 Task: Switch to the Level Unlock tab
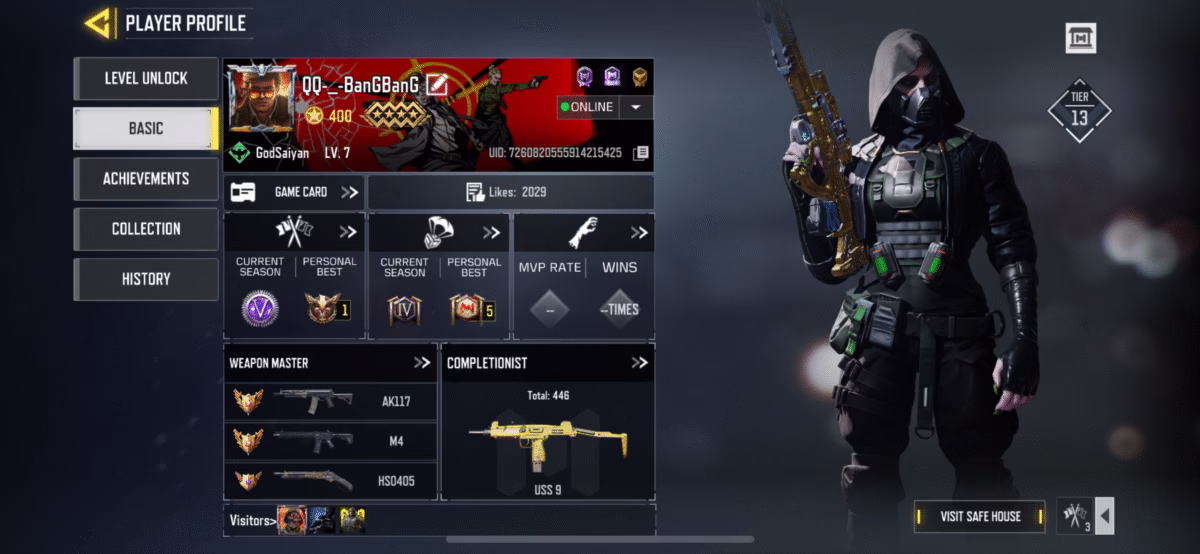point(146,78)
